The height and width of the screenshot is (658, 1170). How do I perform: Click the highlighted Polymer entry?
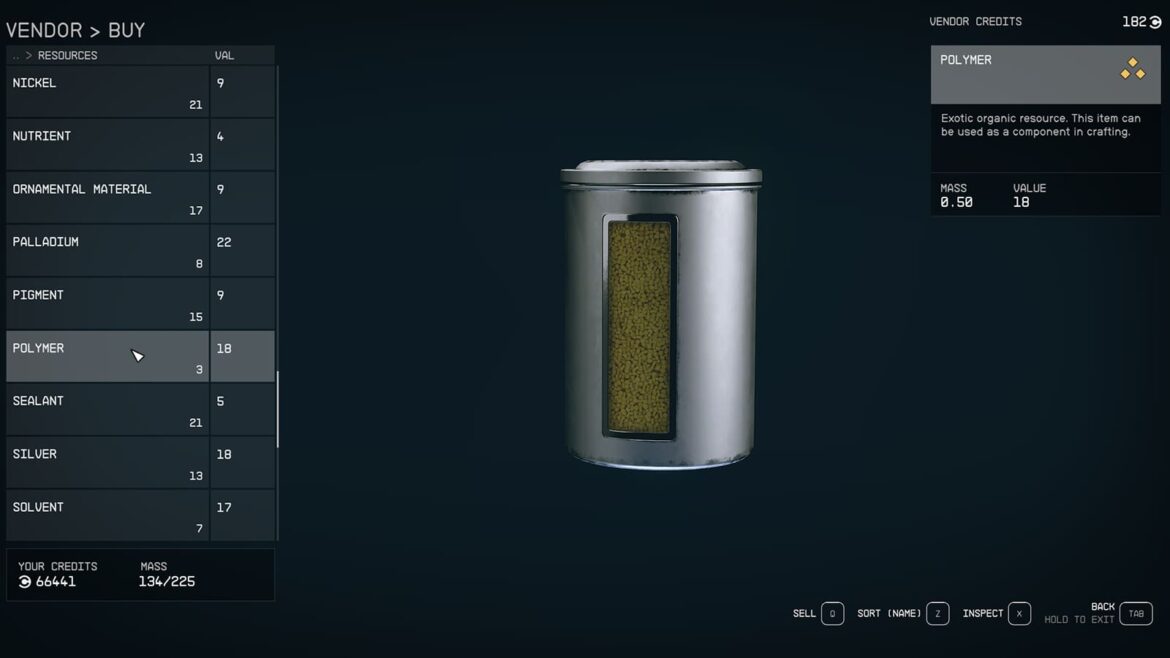point(107,357)
